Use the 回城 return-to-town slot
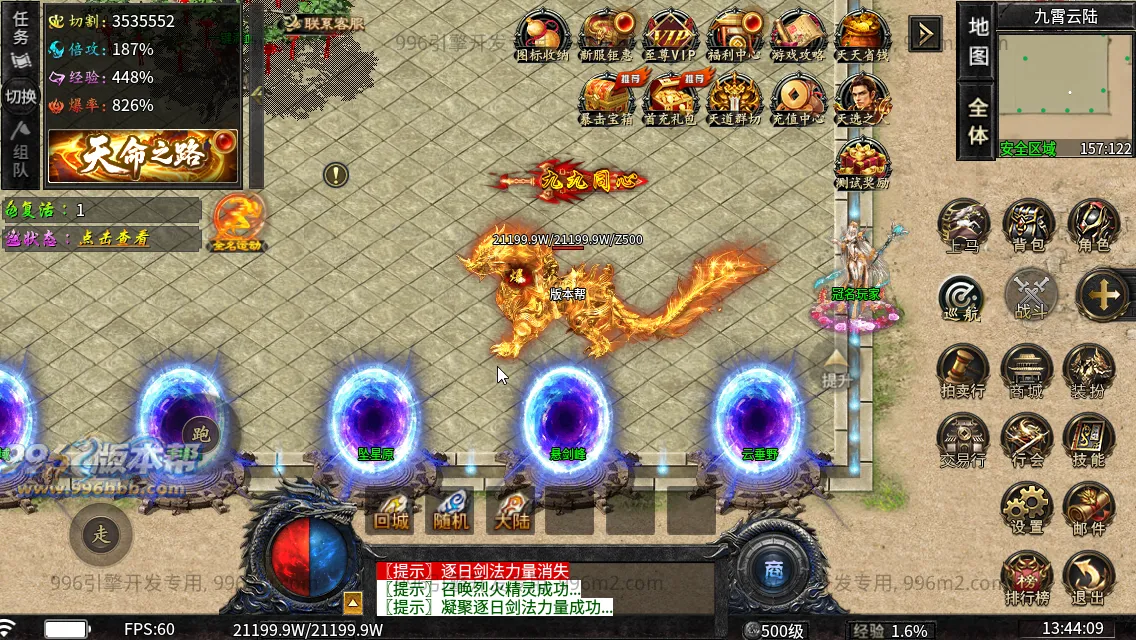The height and width of the screenshot is (640, 1136). click(388, 511)
